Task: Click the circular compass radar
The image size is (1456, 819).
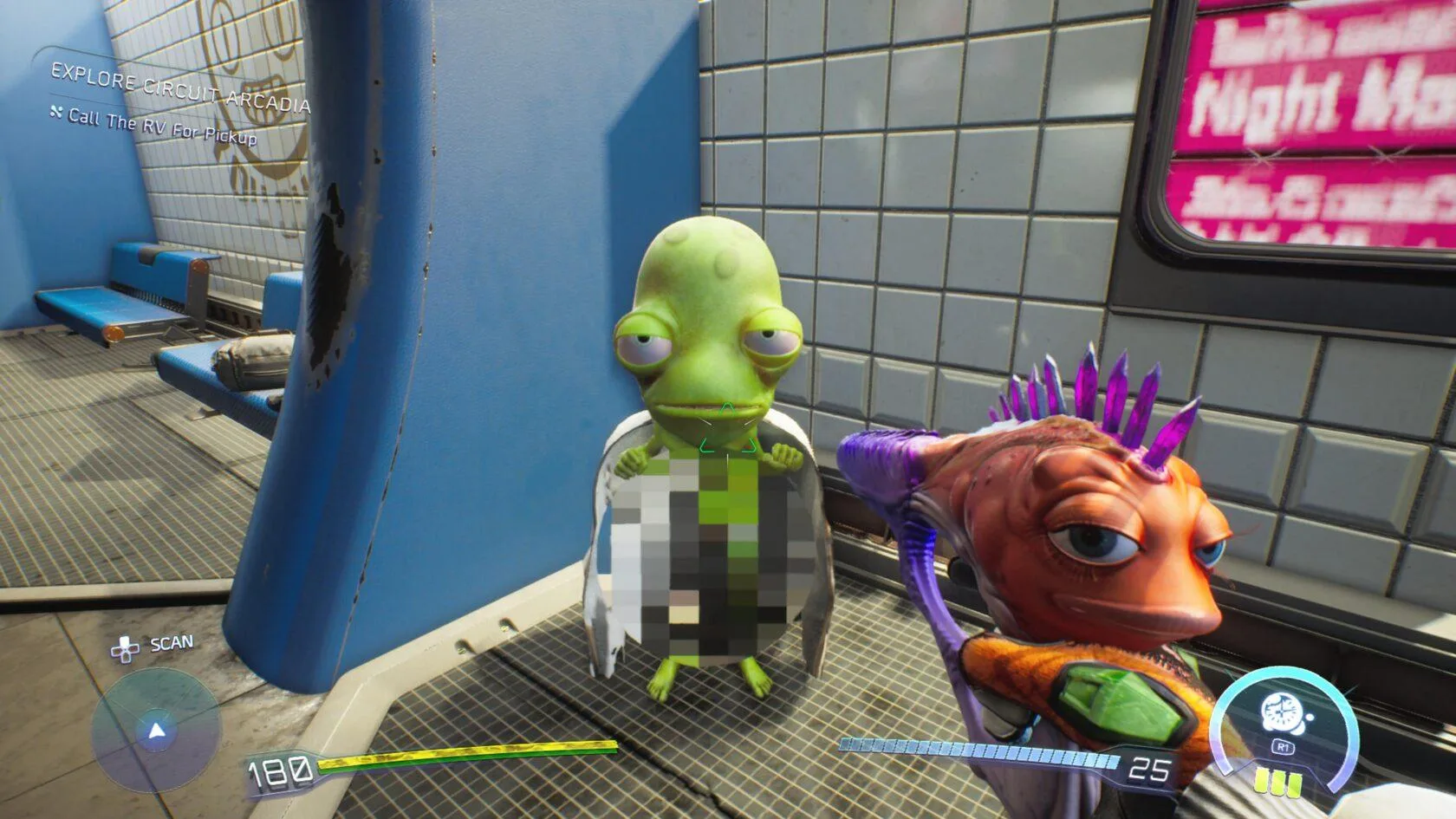Action: pyautogui.click(x=156, y=731)
